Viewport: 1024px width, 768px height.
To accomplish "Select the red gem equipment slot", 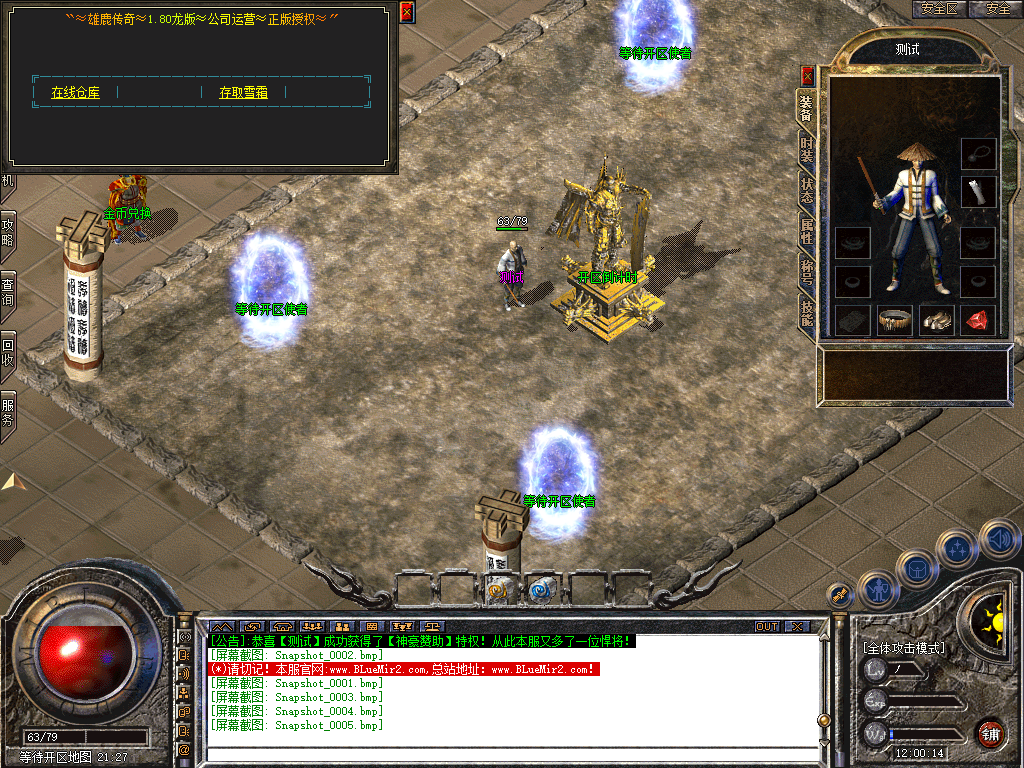I will click(x=977, y=320).
